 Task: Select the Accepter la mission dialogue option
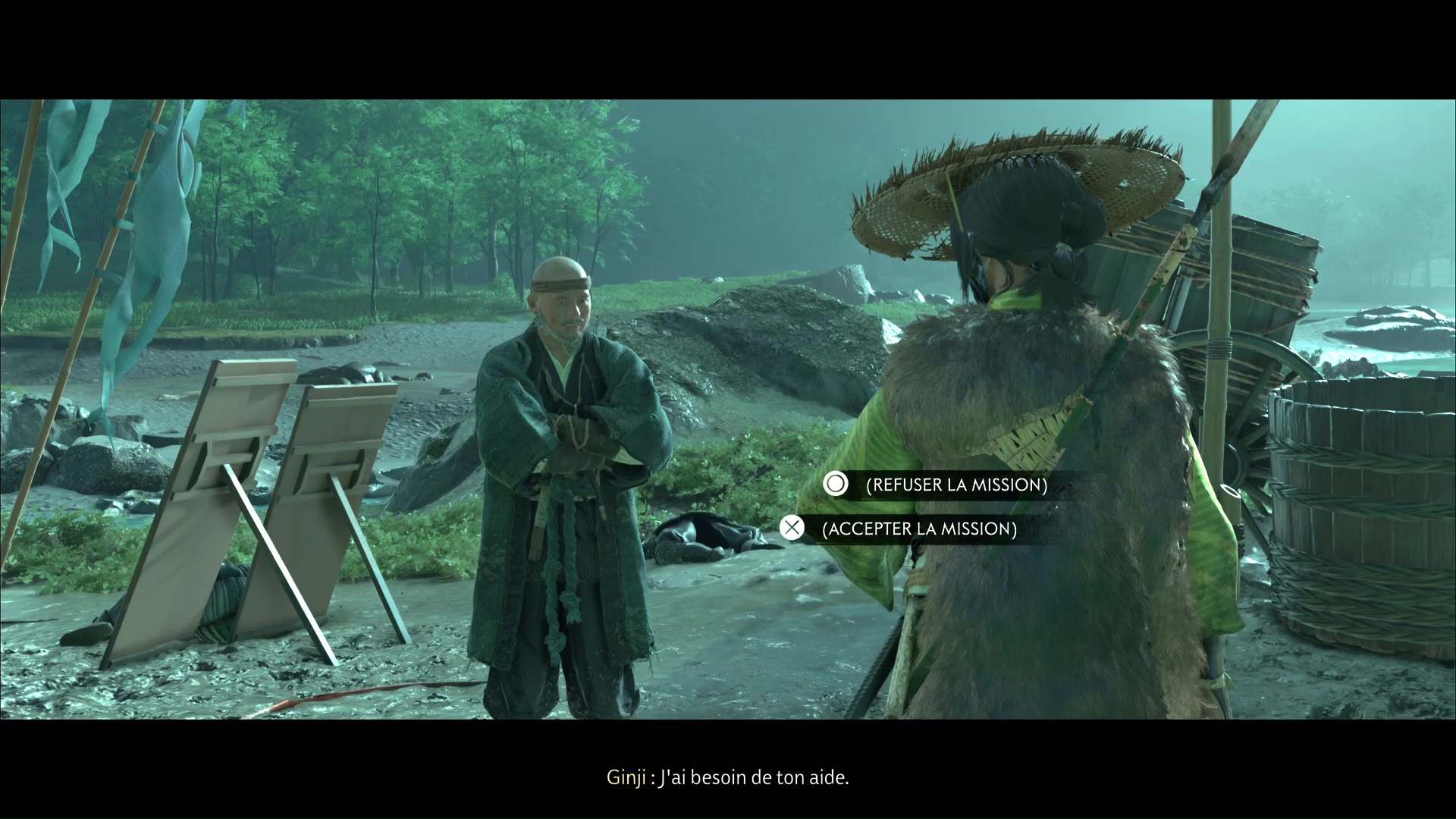click(x=918, y=529)
